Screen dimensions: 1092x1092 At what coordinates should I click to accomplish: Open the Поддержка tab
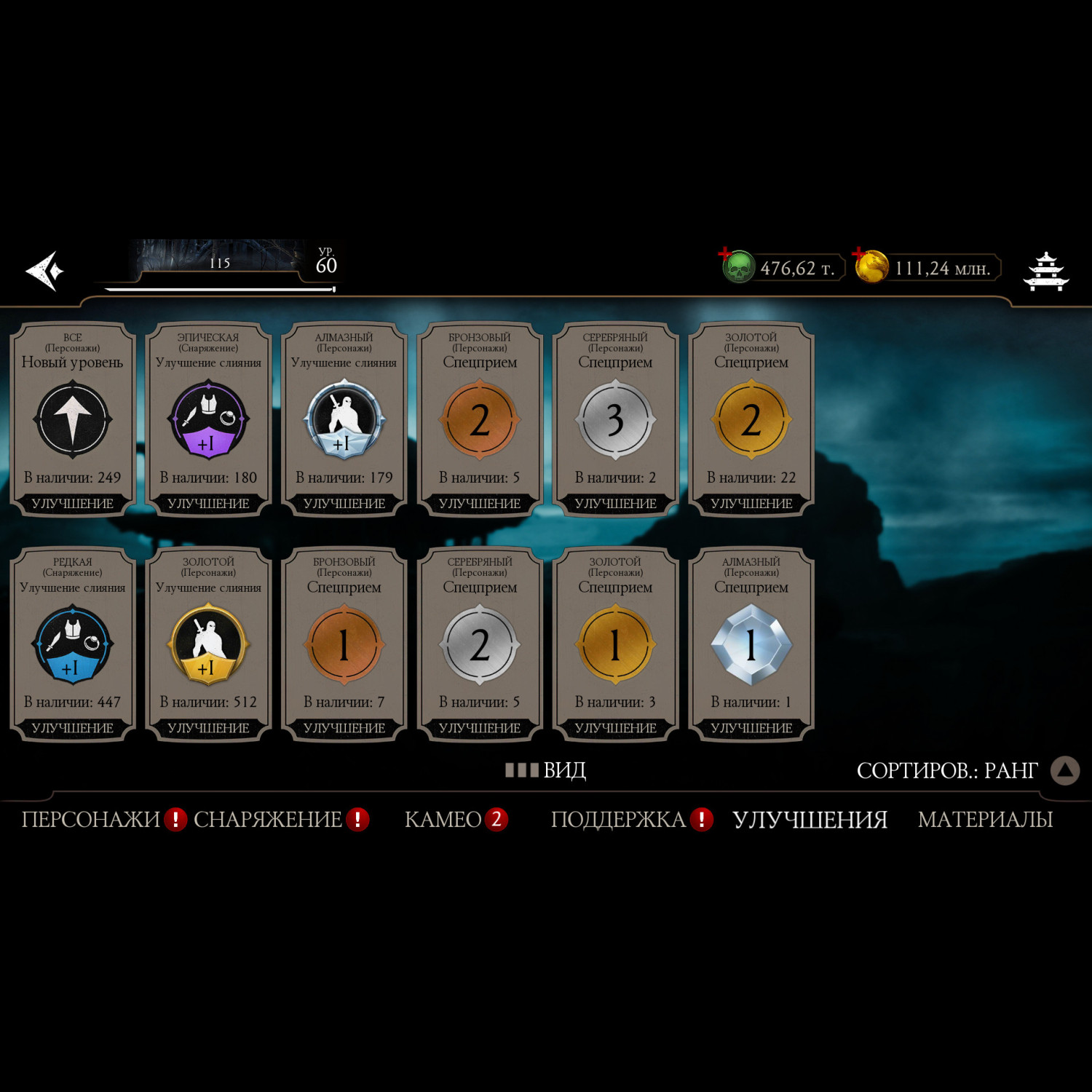click(618, 820)
